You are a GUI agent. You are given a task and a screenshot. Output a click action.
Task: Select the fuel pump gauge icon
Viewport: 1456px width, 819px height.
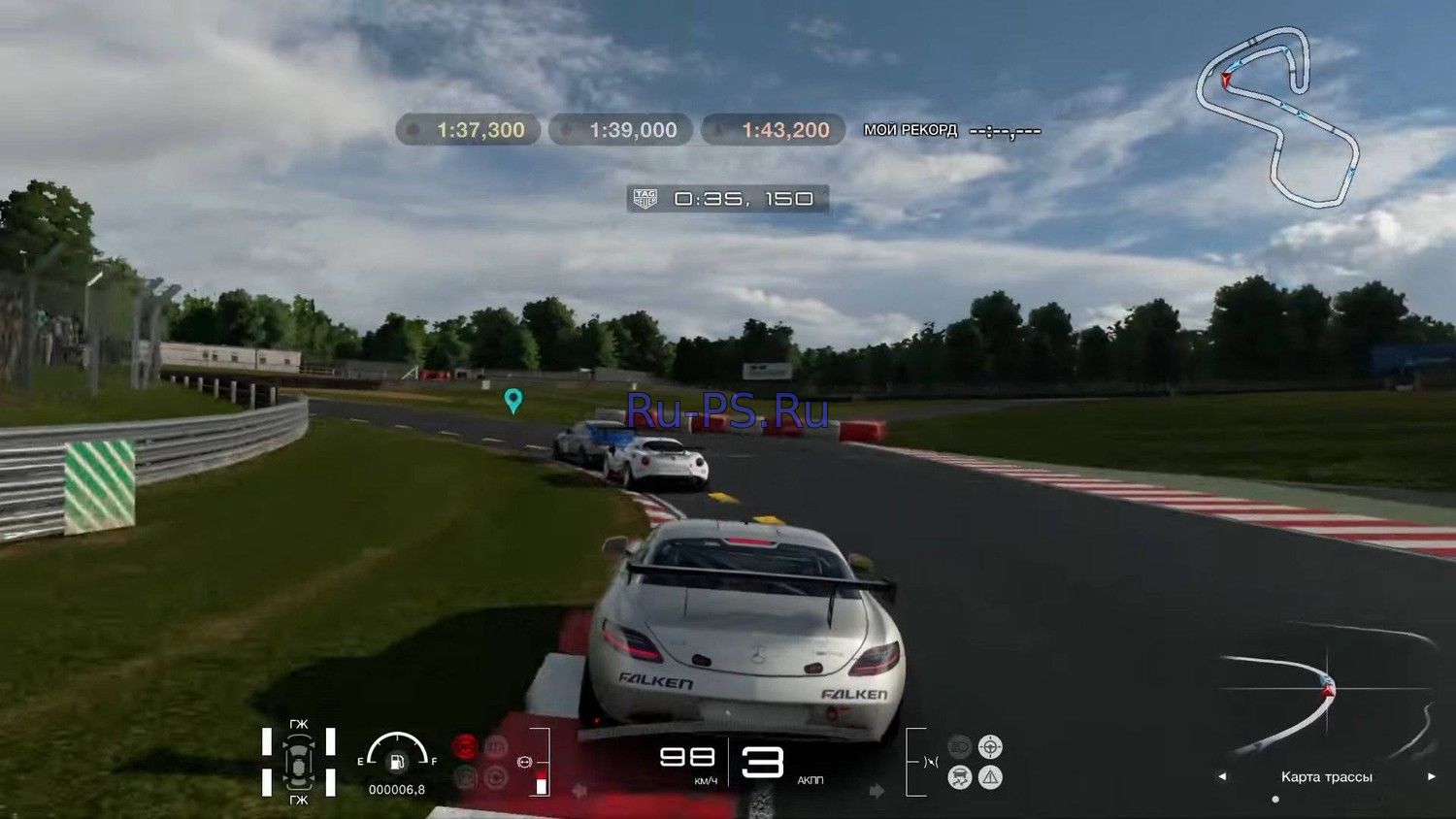click(x=397, y=763)
